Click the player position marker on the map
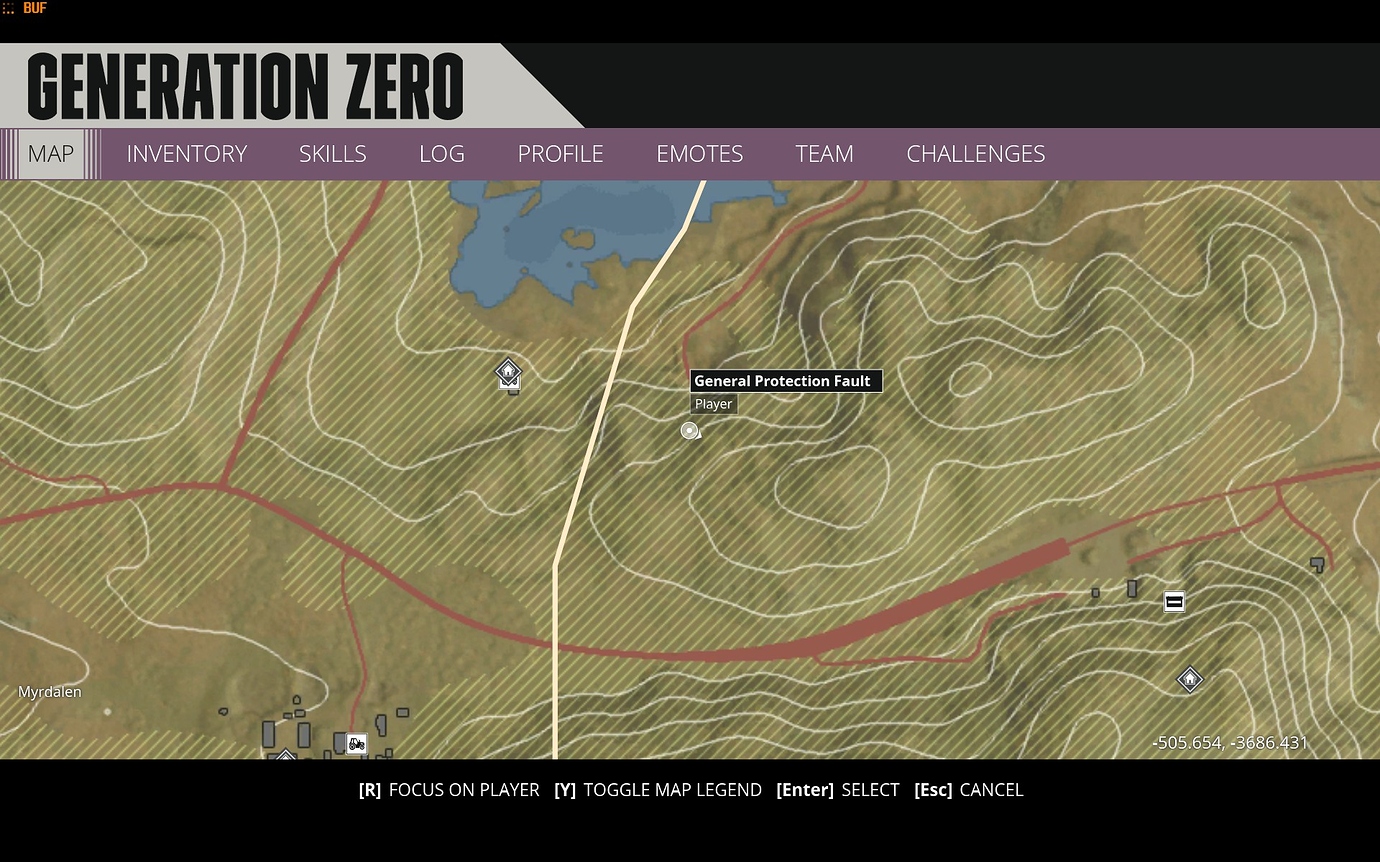The image size is (1380, 862). coord(689,431)
